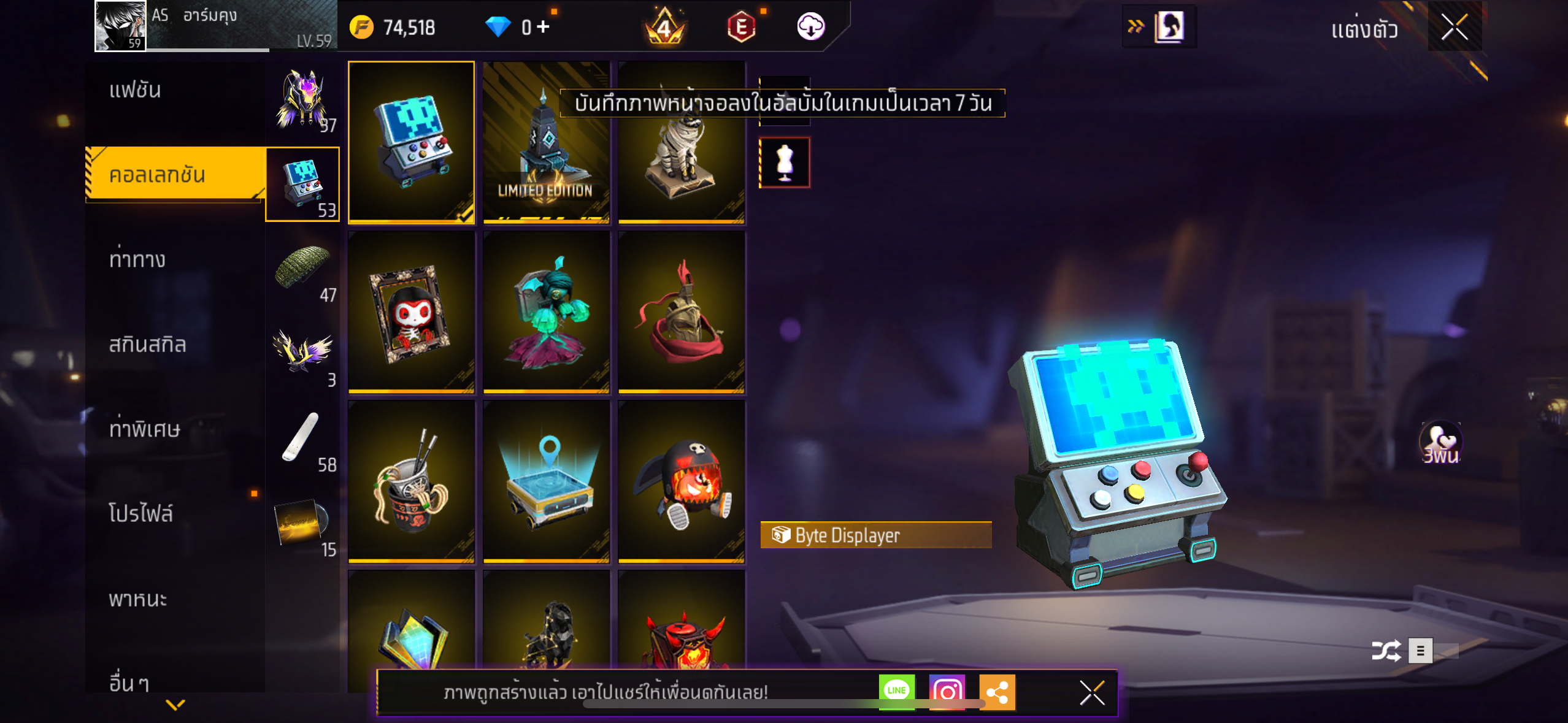Select the holographic map pin item

click(546, 482)
